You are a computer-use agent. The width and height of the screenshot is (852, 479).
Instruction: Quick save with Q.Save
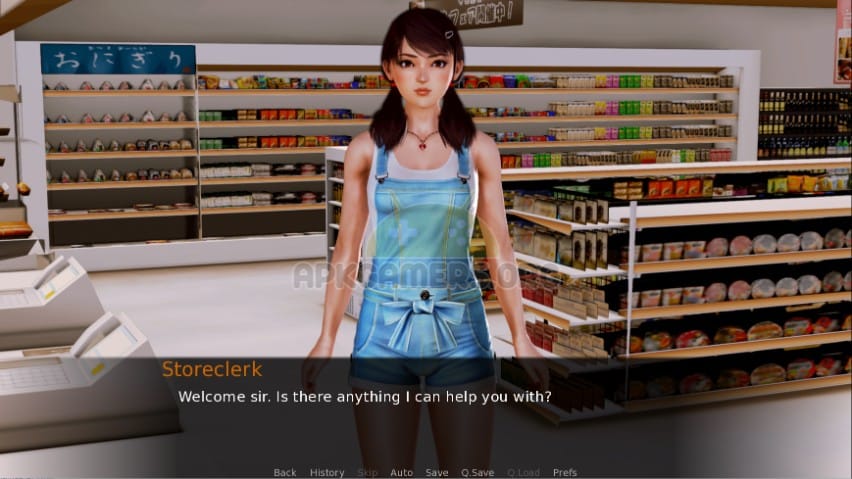point(477,472)
